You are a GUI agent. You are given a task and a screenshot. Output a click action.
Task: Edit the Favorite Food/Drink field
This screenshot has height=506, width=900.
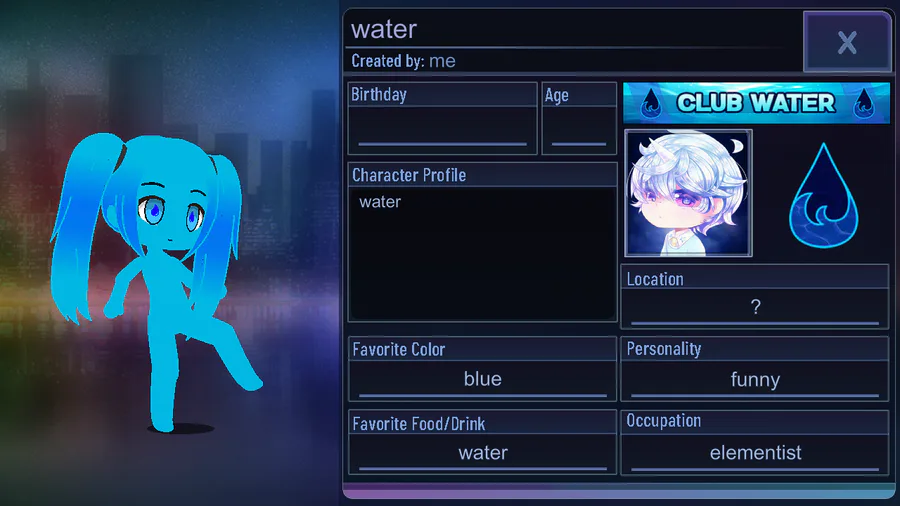(x=482, y=453)
